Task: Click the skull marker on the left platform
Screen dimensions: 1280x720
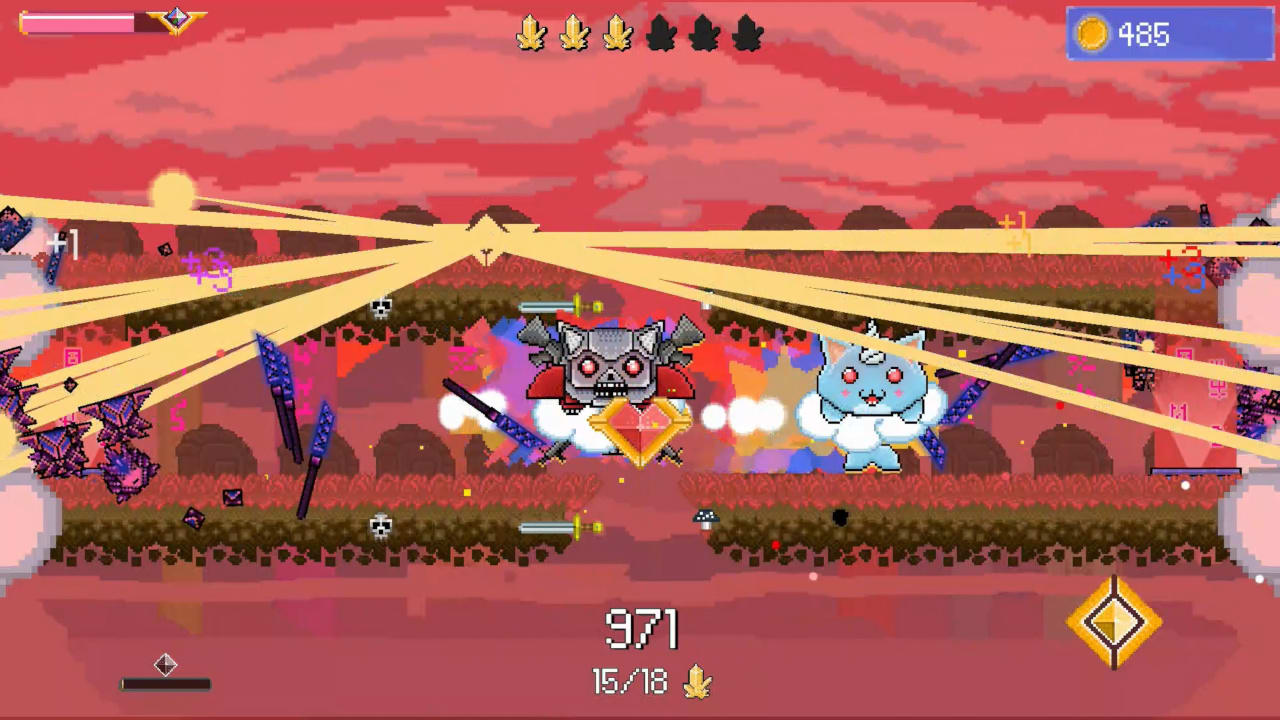Action: click(x=380, y=306)
